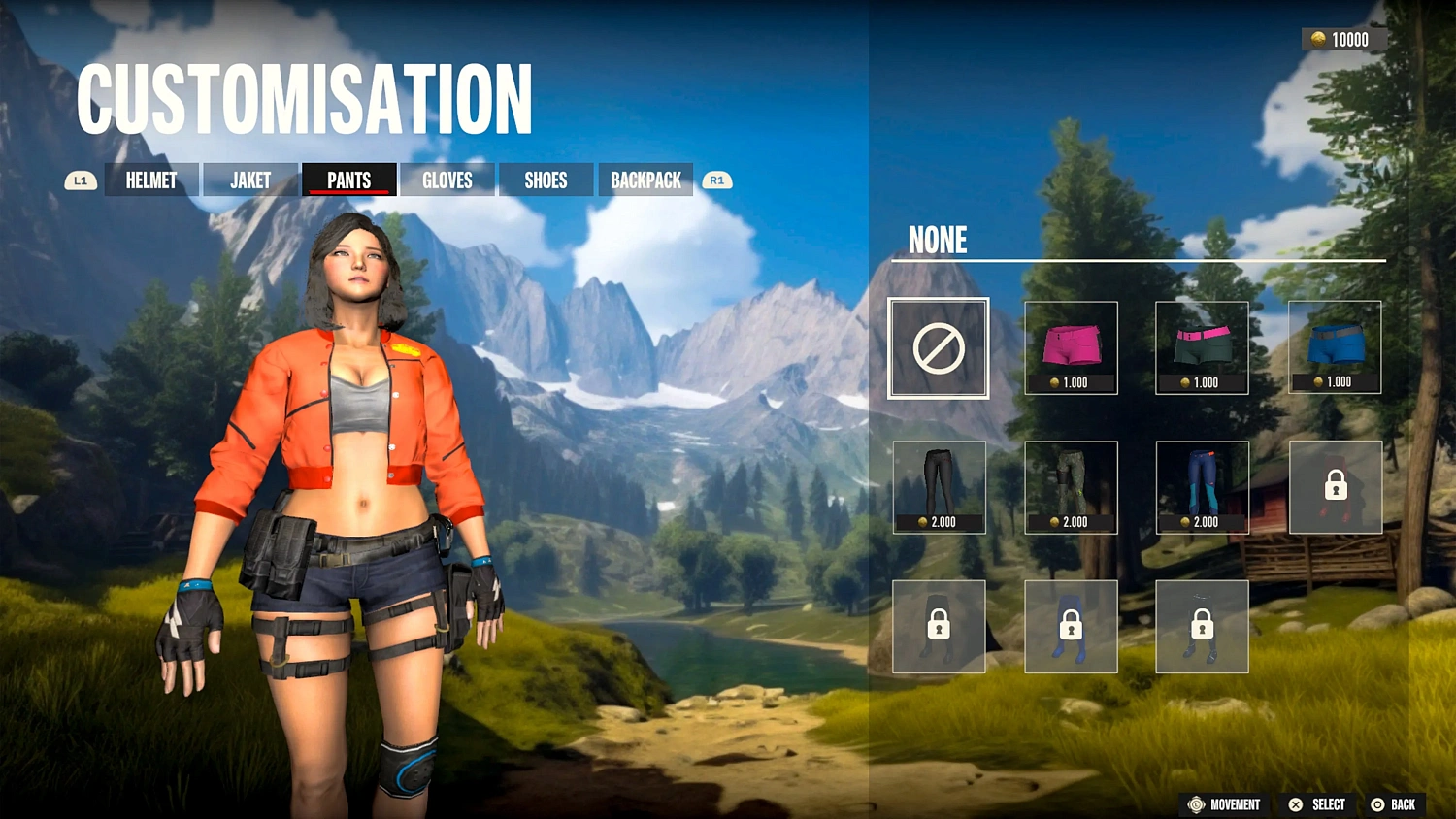Screen dimensions: 1456x819
Task: Choose the blue shorts
Action: coord(1335,347)
